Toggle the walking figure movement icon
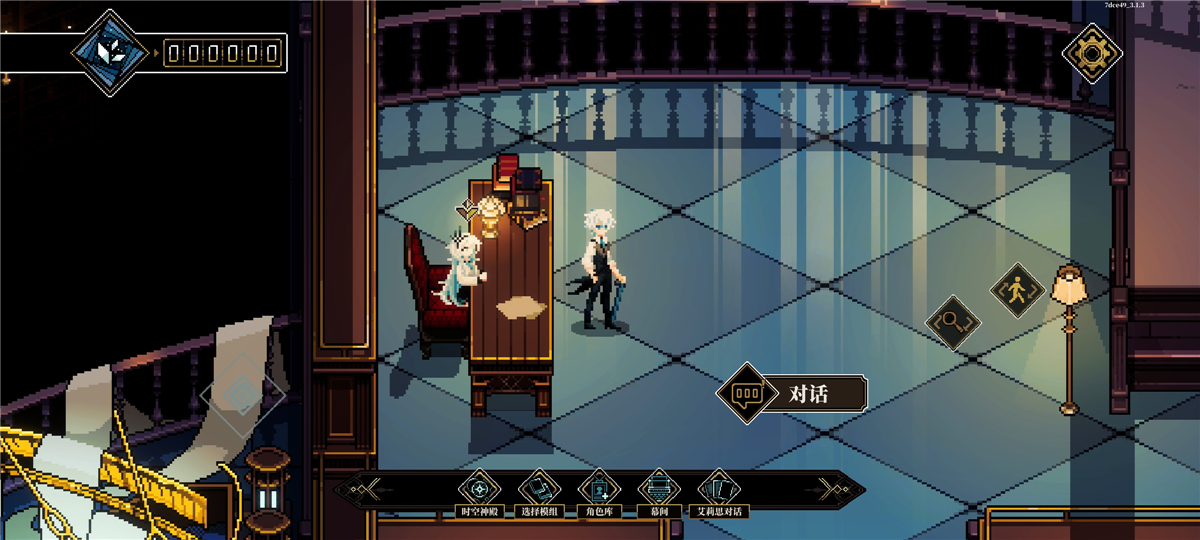Viewport: 1200px width, 540px height. click(x=1017, y=291)
